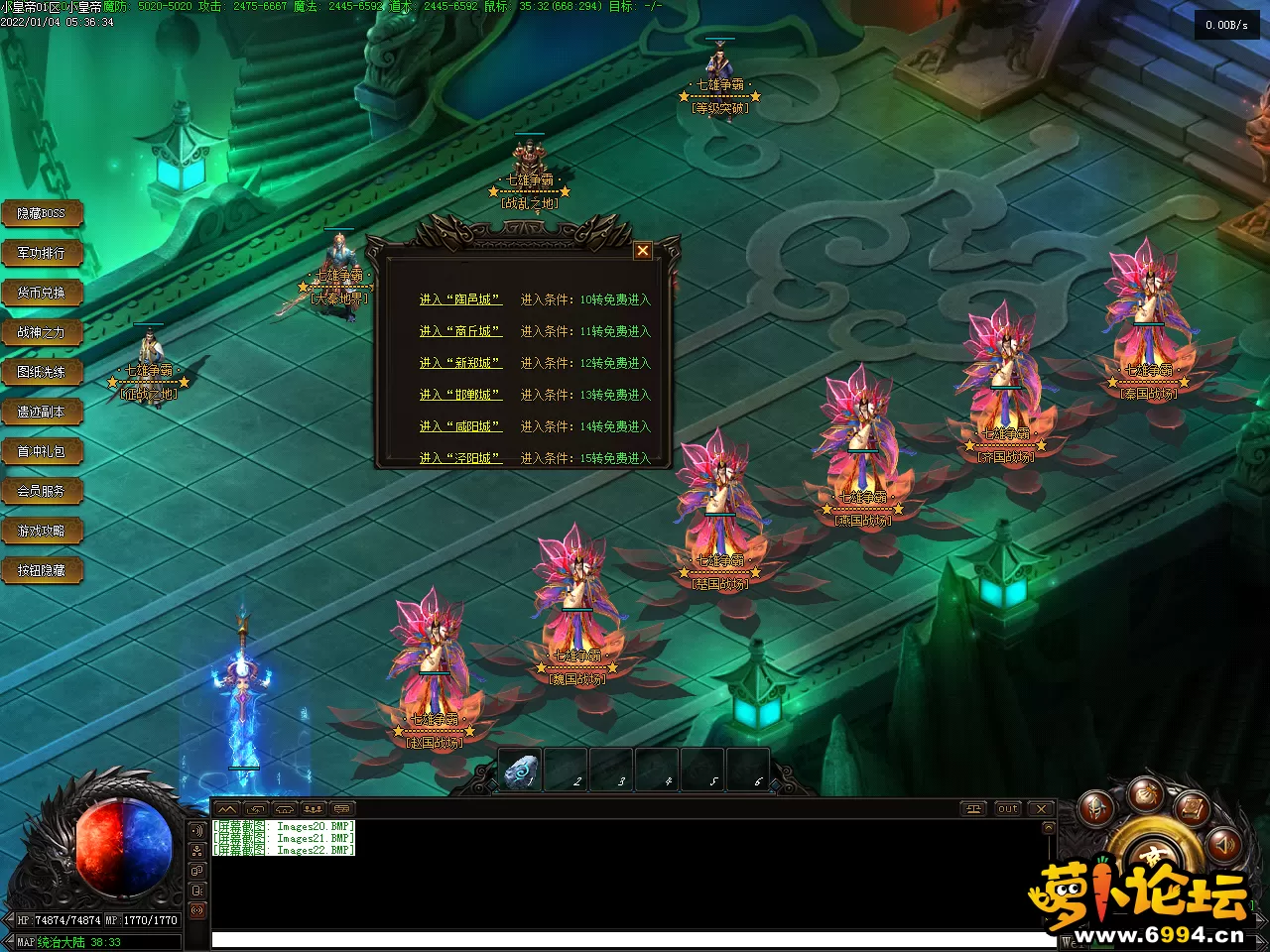Select the 新郑城 entry link

pyautogui.click(x=460, y=363)
